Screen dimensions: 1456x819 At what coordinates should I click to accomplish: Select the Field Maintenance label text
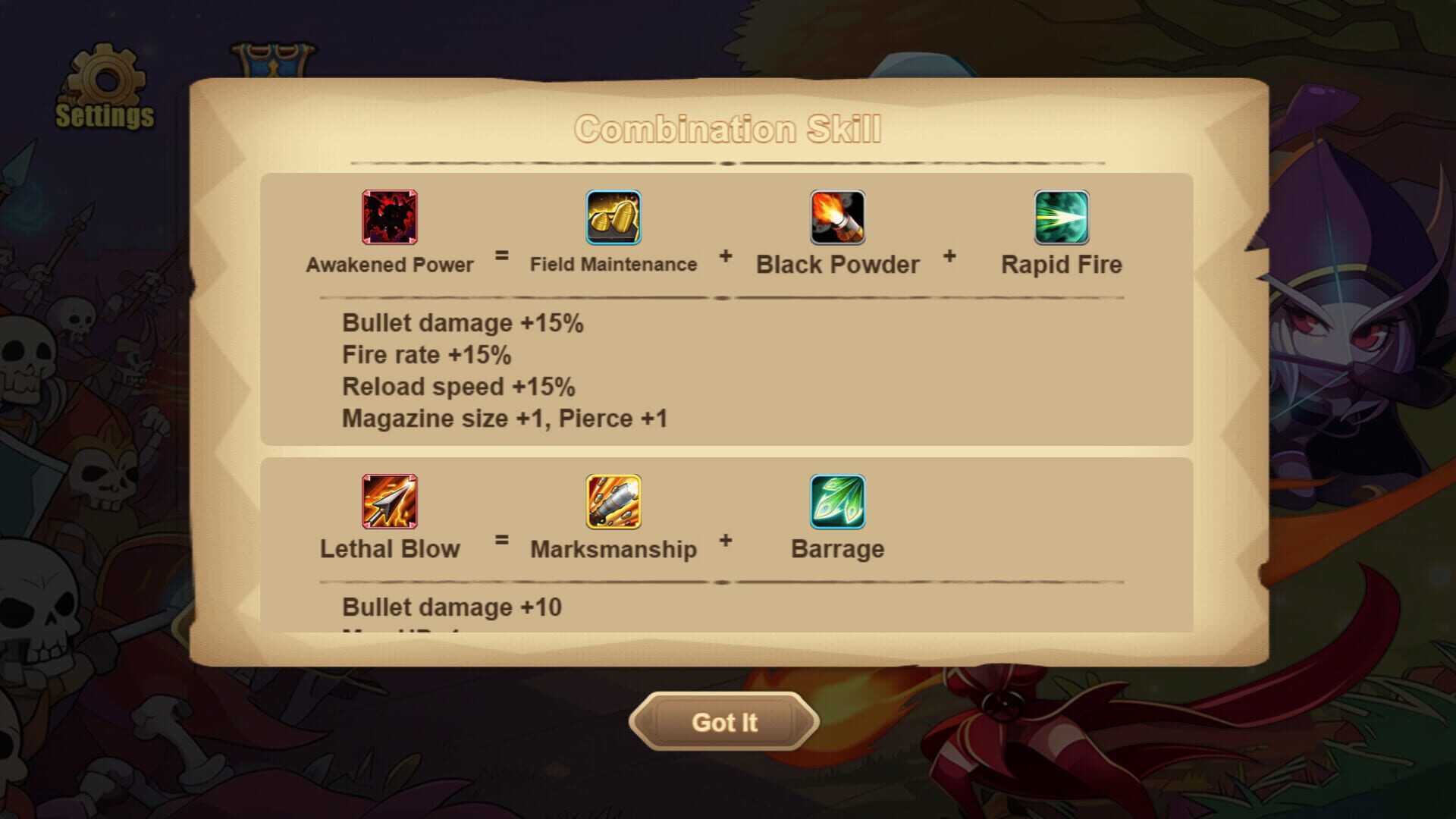pyautogui.click(x=612, y=265)
